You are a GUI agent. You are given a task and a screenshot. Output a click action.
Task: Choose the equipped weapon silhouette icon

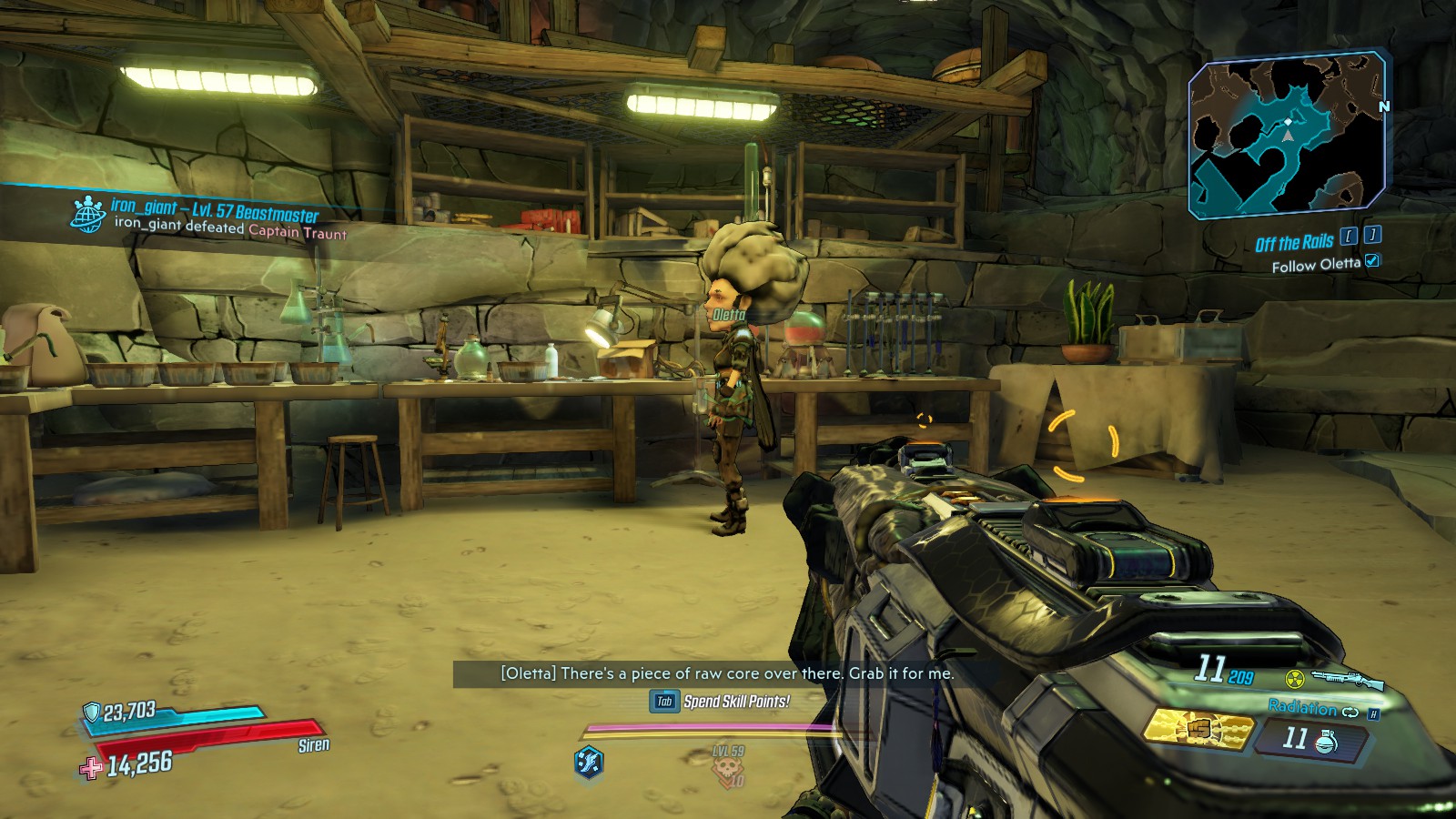coord(1348,679)
